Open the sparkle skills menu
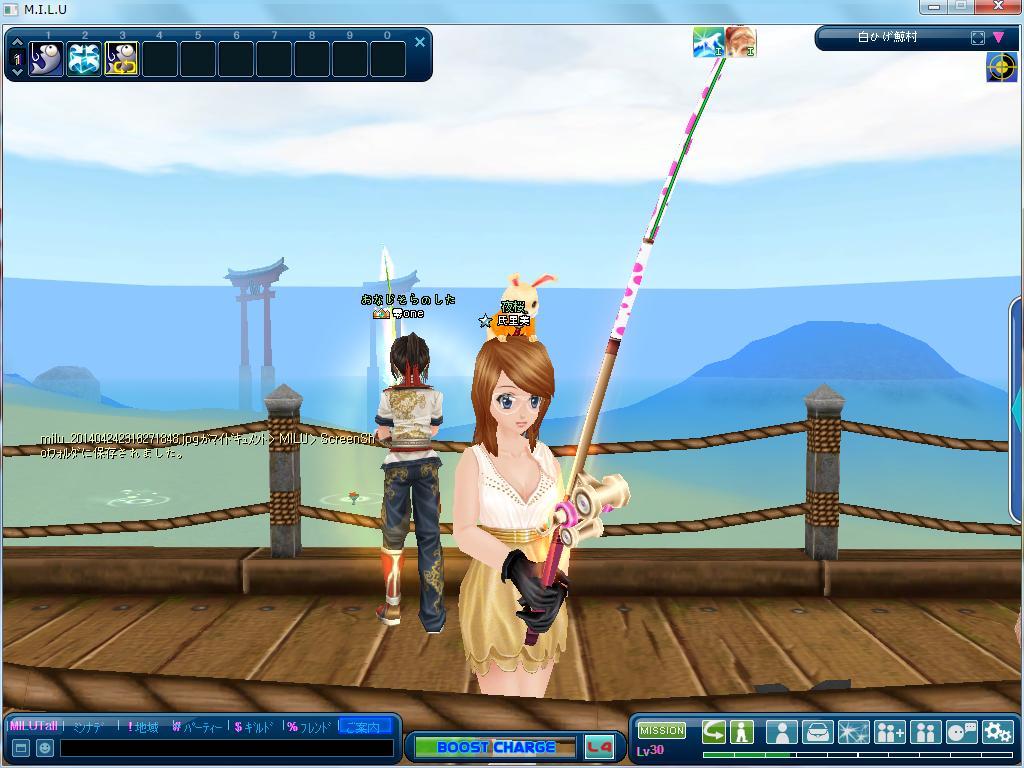Image resolution: width=1024 pixels, height=768 pixels. coord(853,732)
